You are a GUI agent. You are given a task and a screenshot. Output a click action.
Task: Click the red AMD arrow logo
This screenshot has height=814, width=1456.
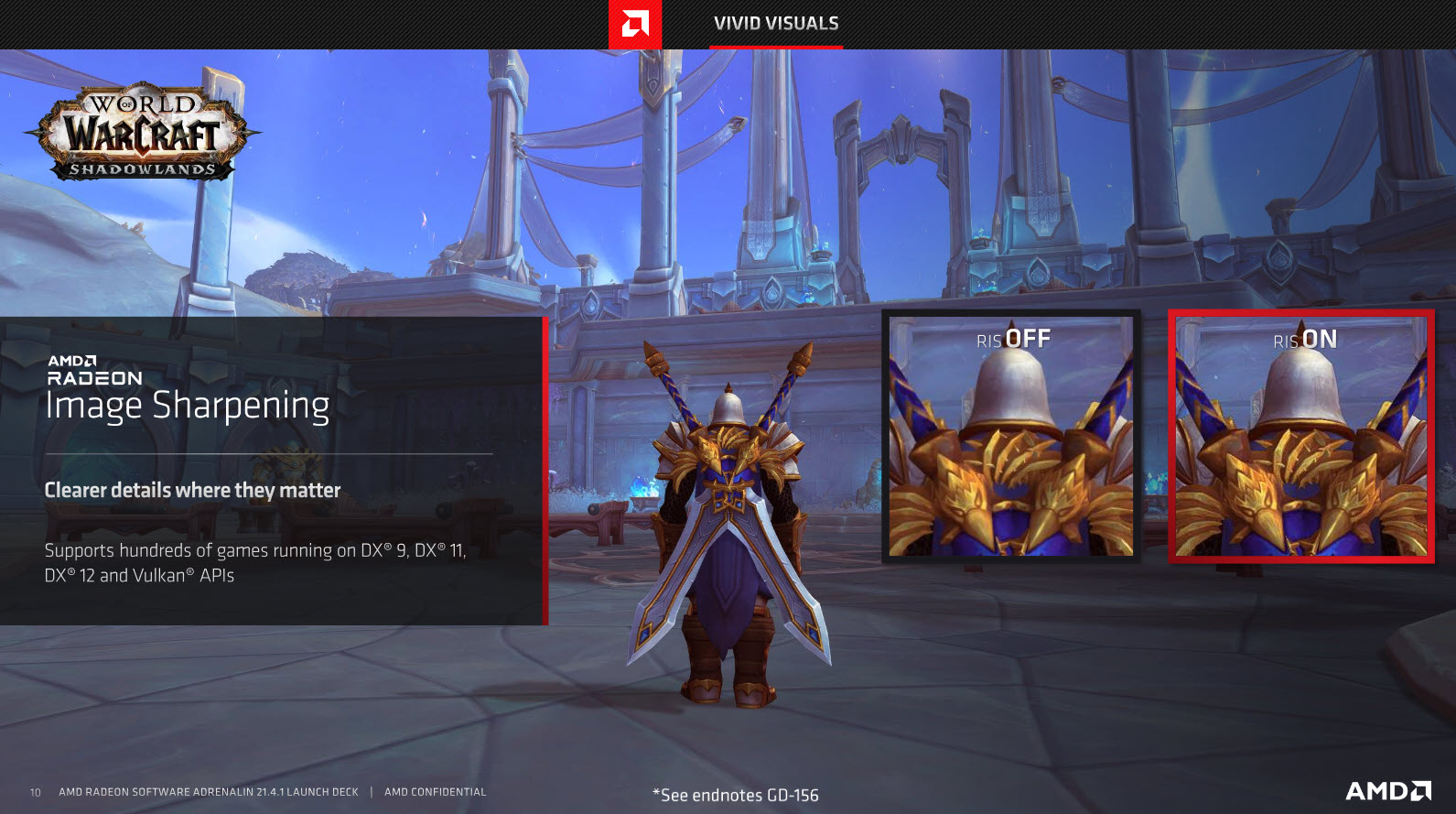(635, 24)
